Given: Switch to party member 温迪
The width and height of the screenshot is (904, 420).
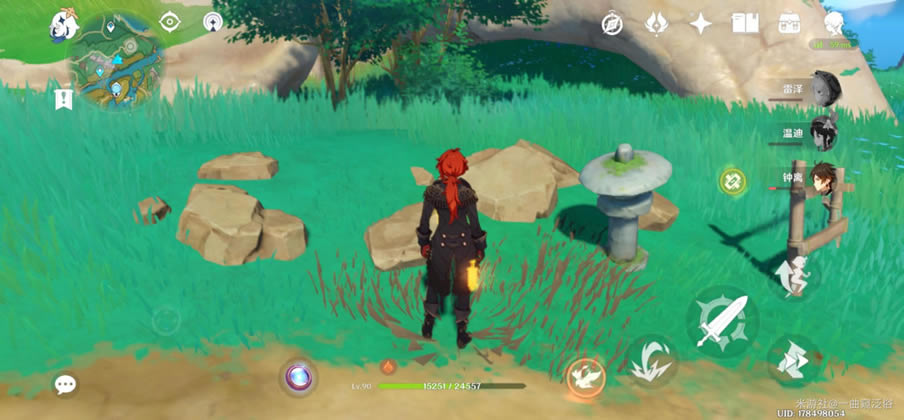Looking at the screenshot, I should click(824, 133).
